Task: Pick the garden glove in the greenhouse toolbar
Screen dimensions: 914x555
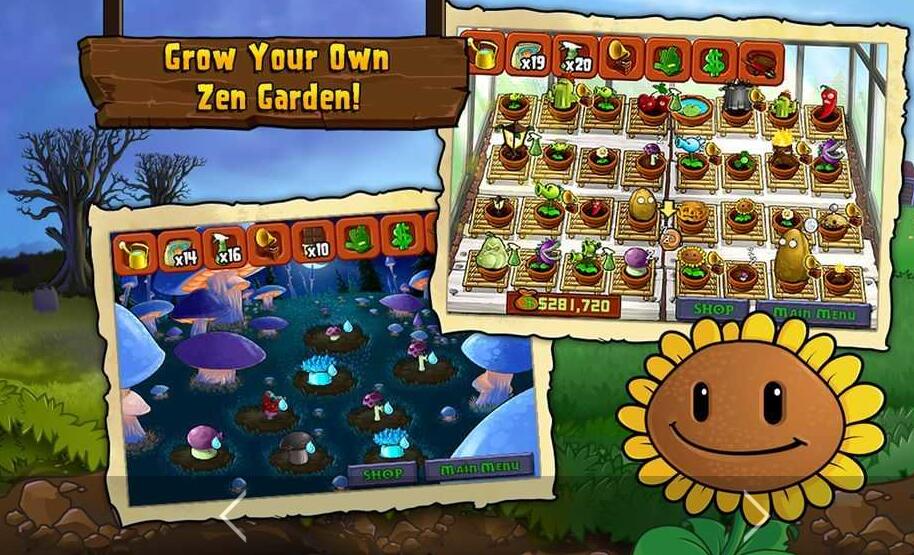Action: point(666,56)
